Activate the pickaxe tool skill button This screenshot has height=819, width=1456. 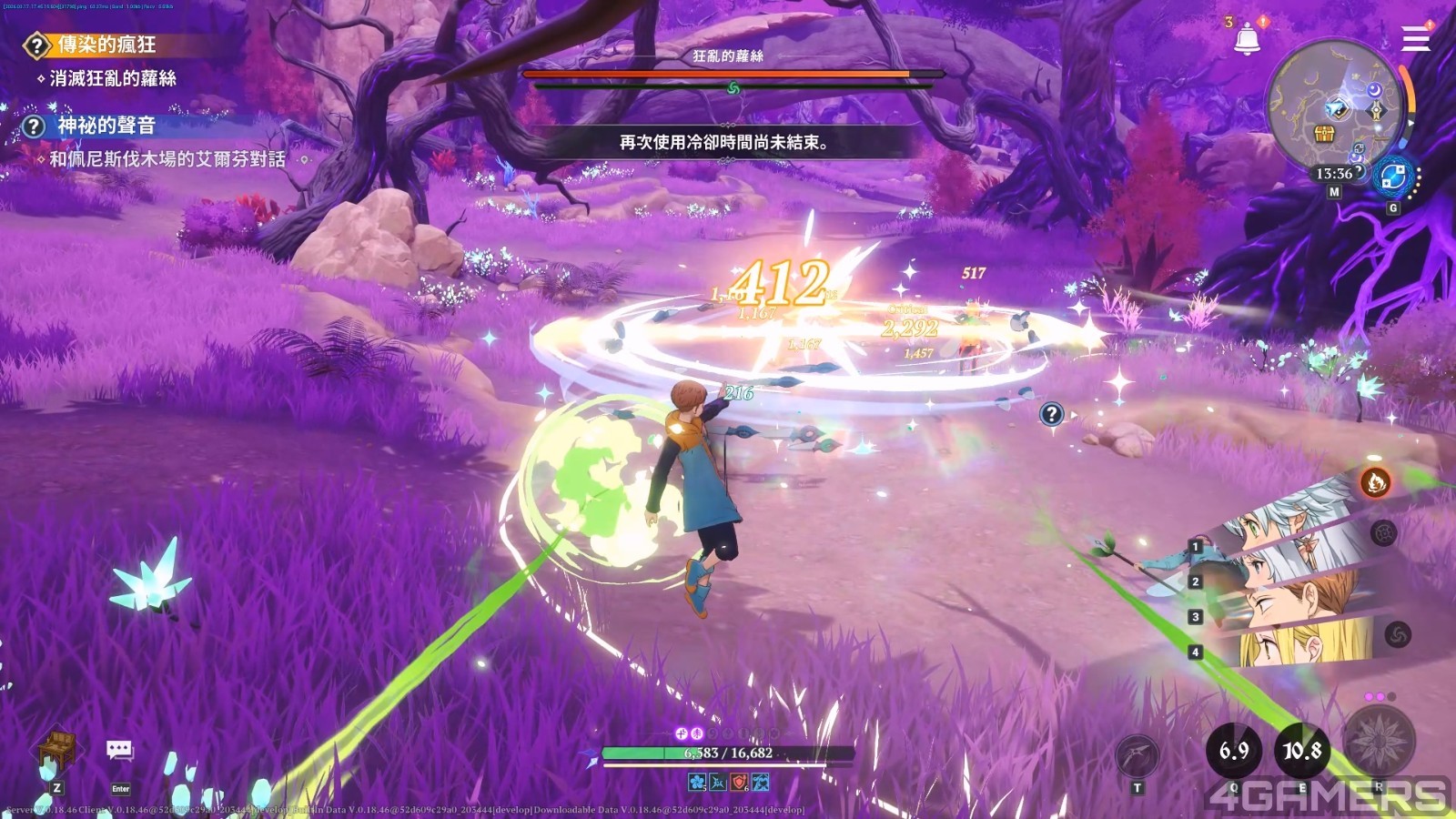[x=1137, y=754]
